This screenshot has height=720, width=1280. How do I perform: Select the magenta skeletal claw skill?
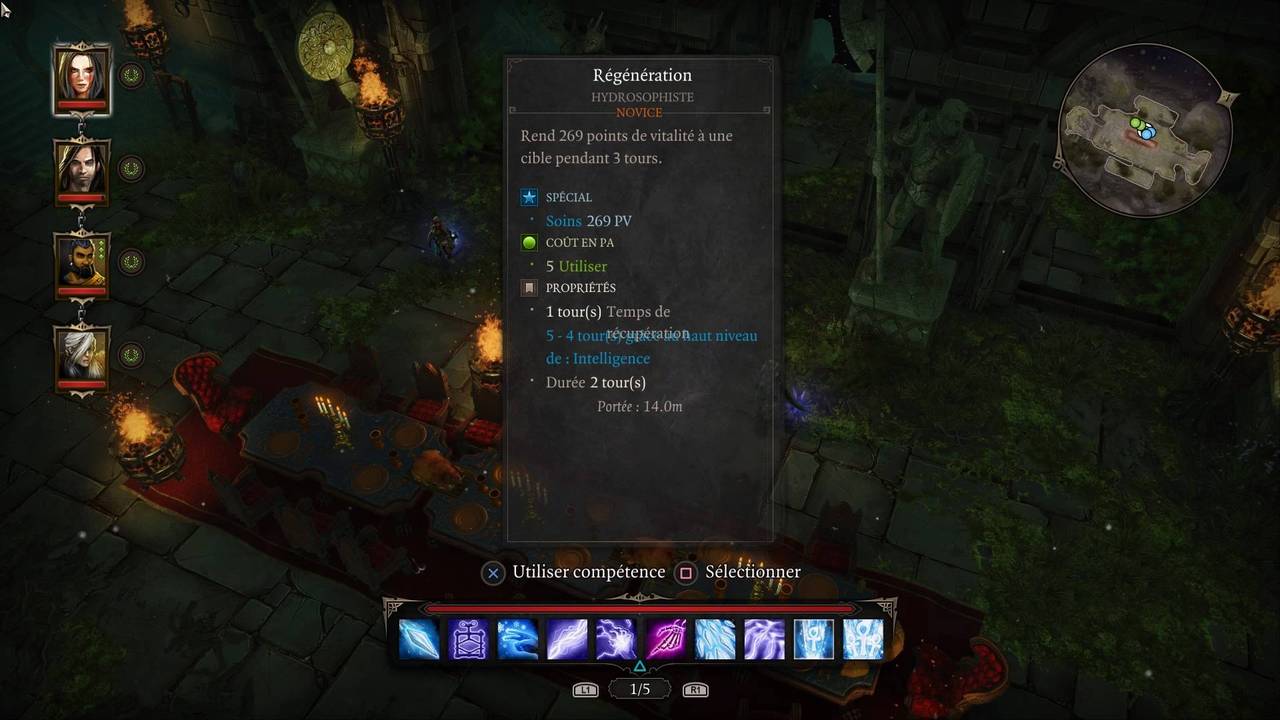pyautogui.click(x=666, y=639)
